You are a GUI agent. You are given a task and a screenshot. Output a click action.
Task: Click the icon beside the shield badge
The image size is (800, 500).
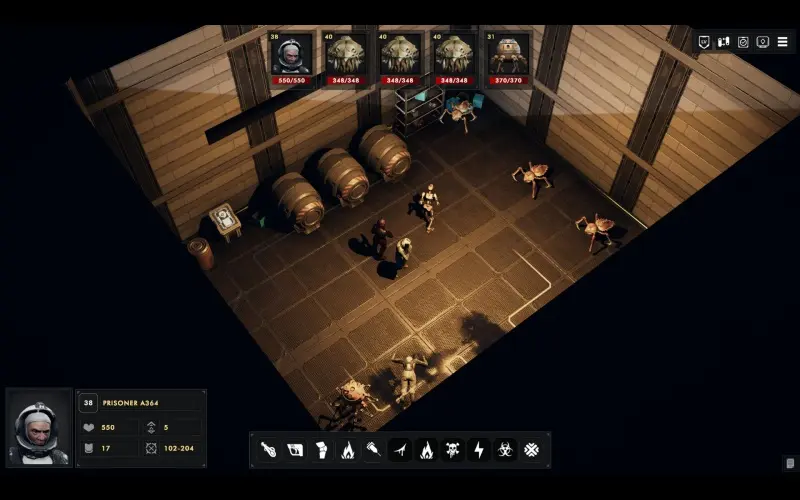[x=723, y=42]
